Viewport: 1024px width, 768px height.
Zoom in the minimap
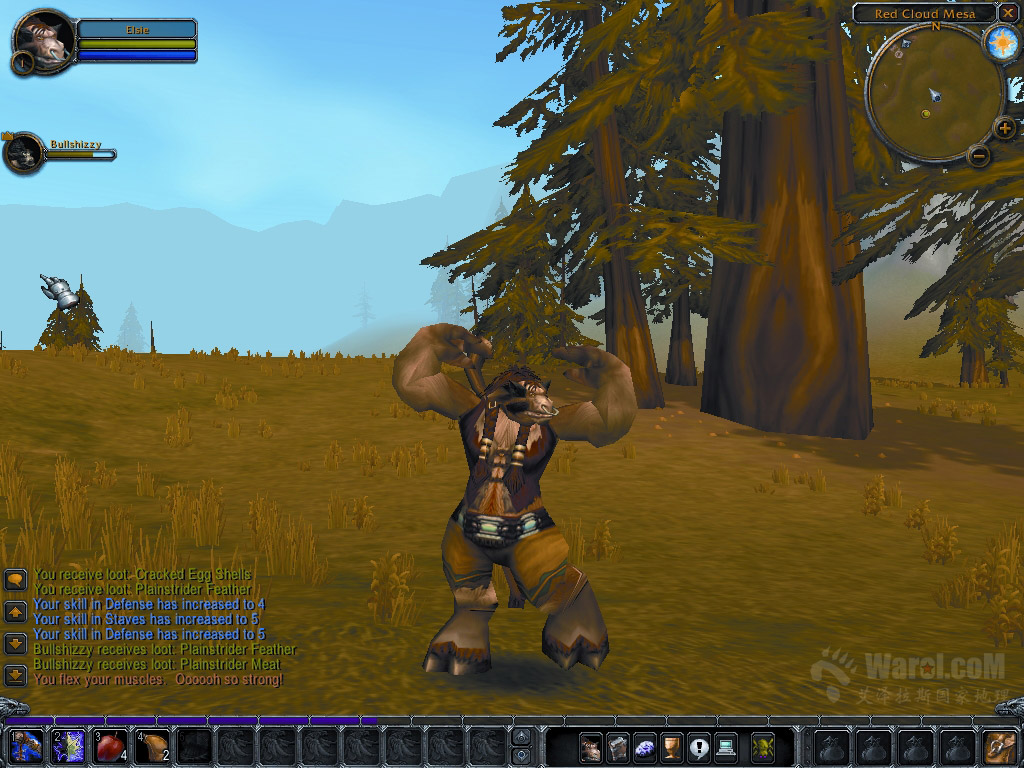1004,128
